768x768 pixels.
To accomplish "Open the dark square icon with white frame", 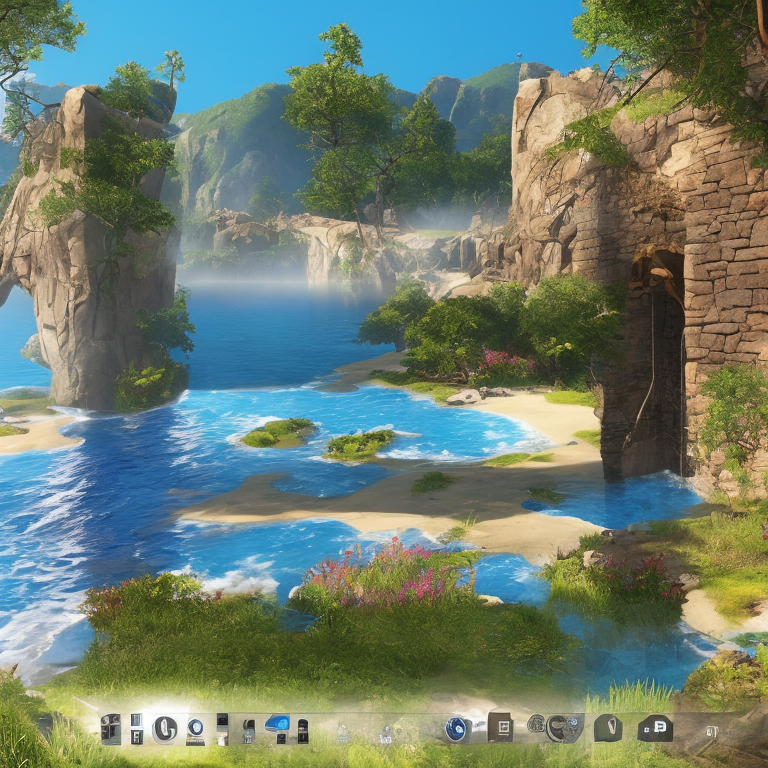I will 500,728.
